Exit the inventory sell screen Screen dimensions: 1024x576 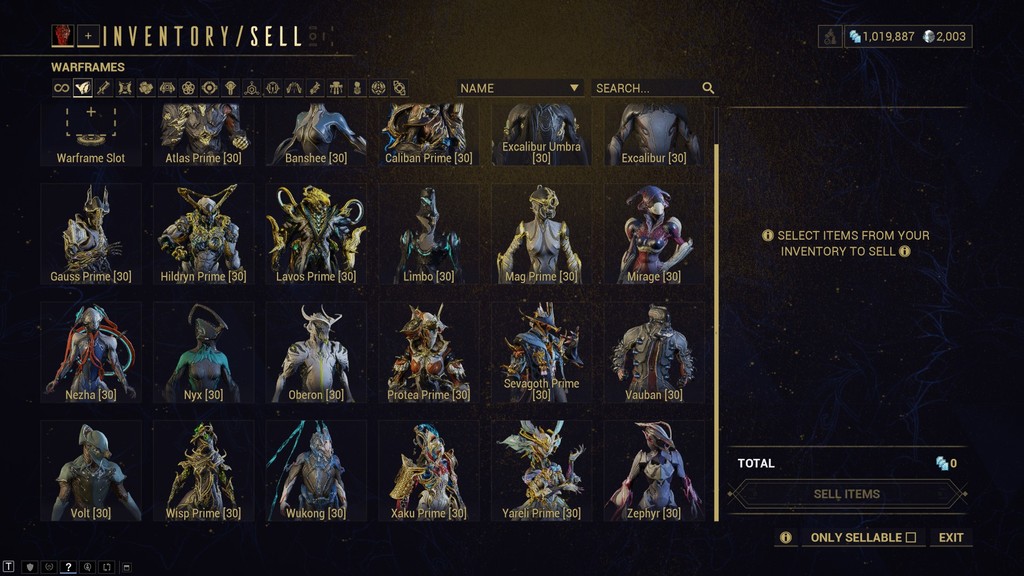tap(951, 538)
